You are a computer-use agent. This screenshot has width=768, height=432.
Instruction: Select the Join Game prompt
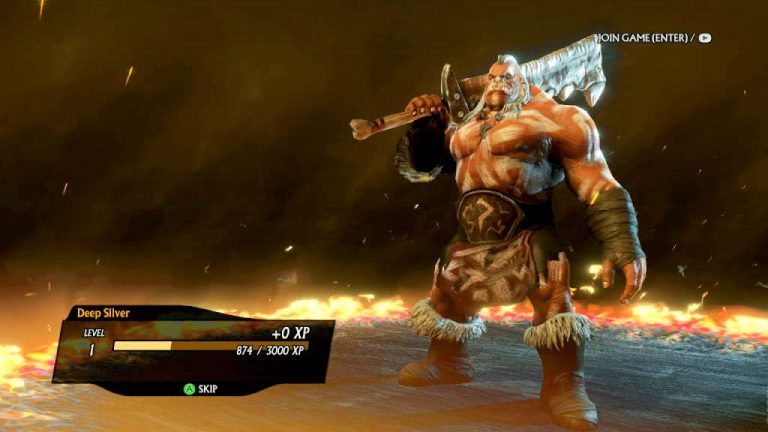[x=653, y=38]
